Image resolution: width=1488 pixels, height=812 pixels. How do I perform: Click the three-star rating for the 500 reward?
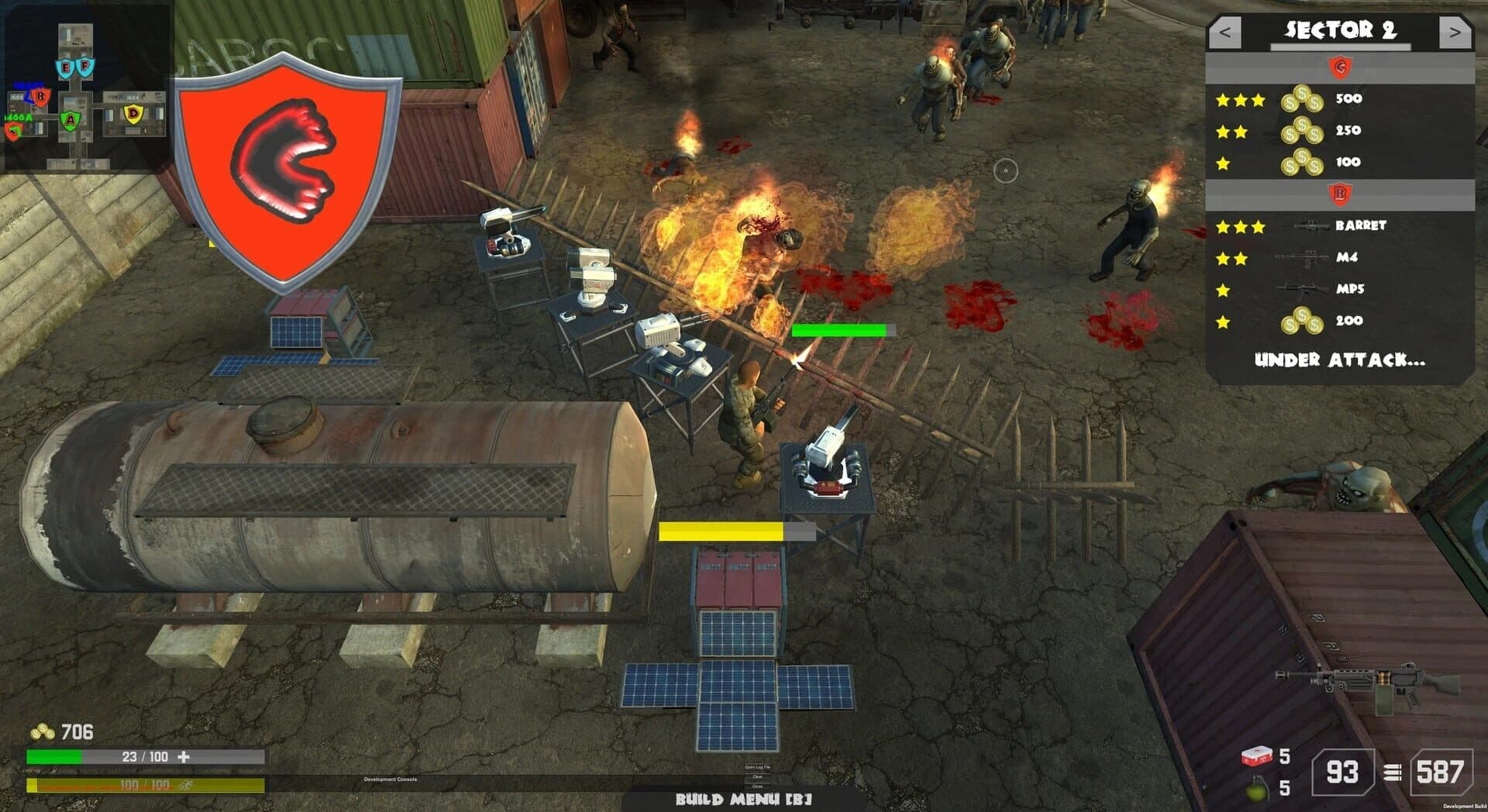tap(1240, 98)
